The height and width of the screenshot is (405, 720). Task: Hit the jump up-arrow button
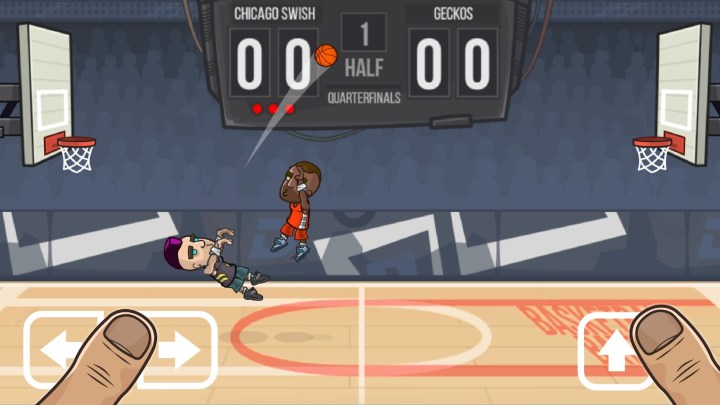615,350
